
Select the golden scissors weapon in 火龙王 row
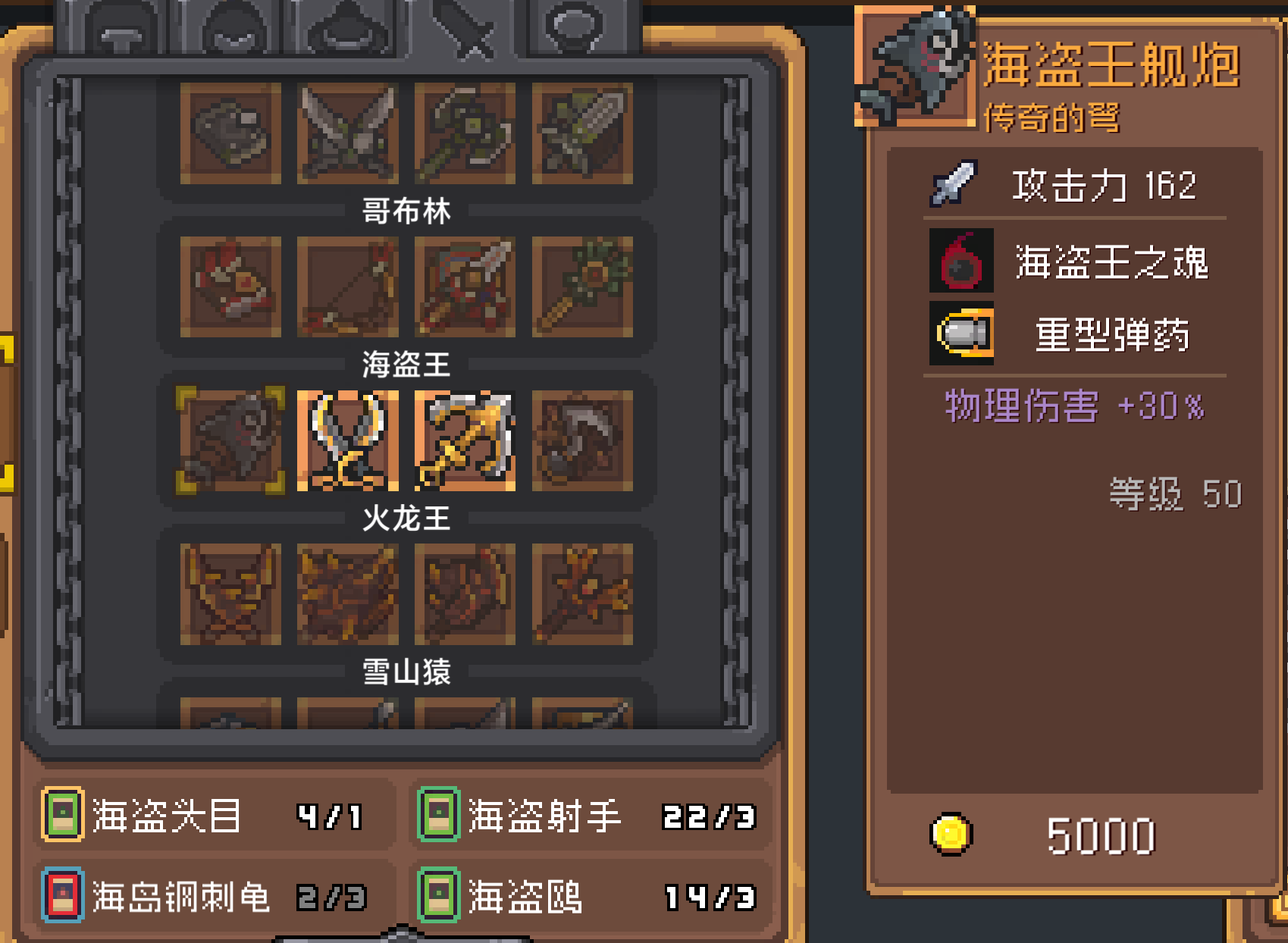pos(349,440)
